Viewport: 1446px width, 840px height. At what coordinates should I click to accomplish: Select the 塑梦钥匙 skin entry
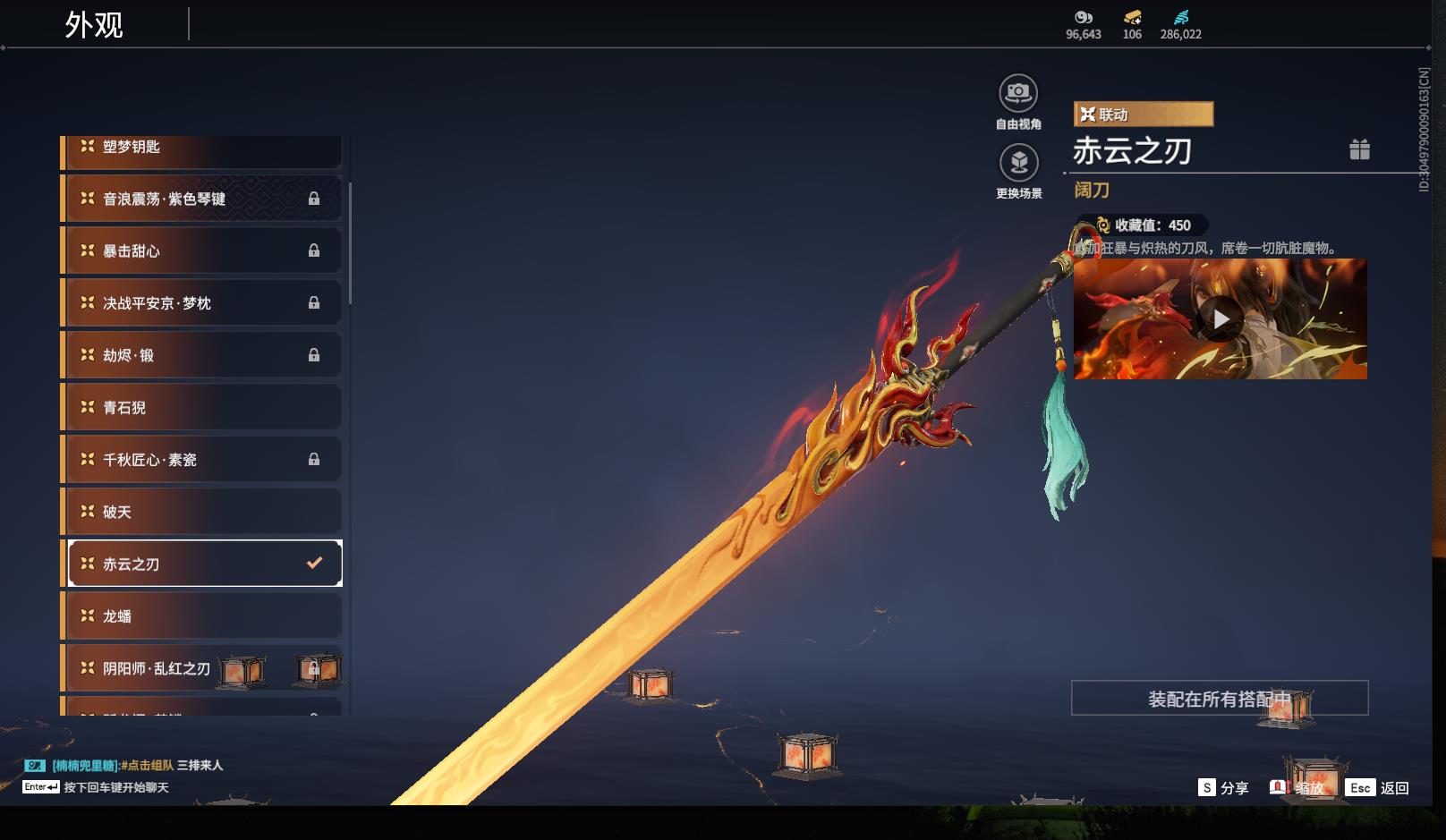click(203, 148)
